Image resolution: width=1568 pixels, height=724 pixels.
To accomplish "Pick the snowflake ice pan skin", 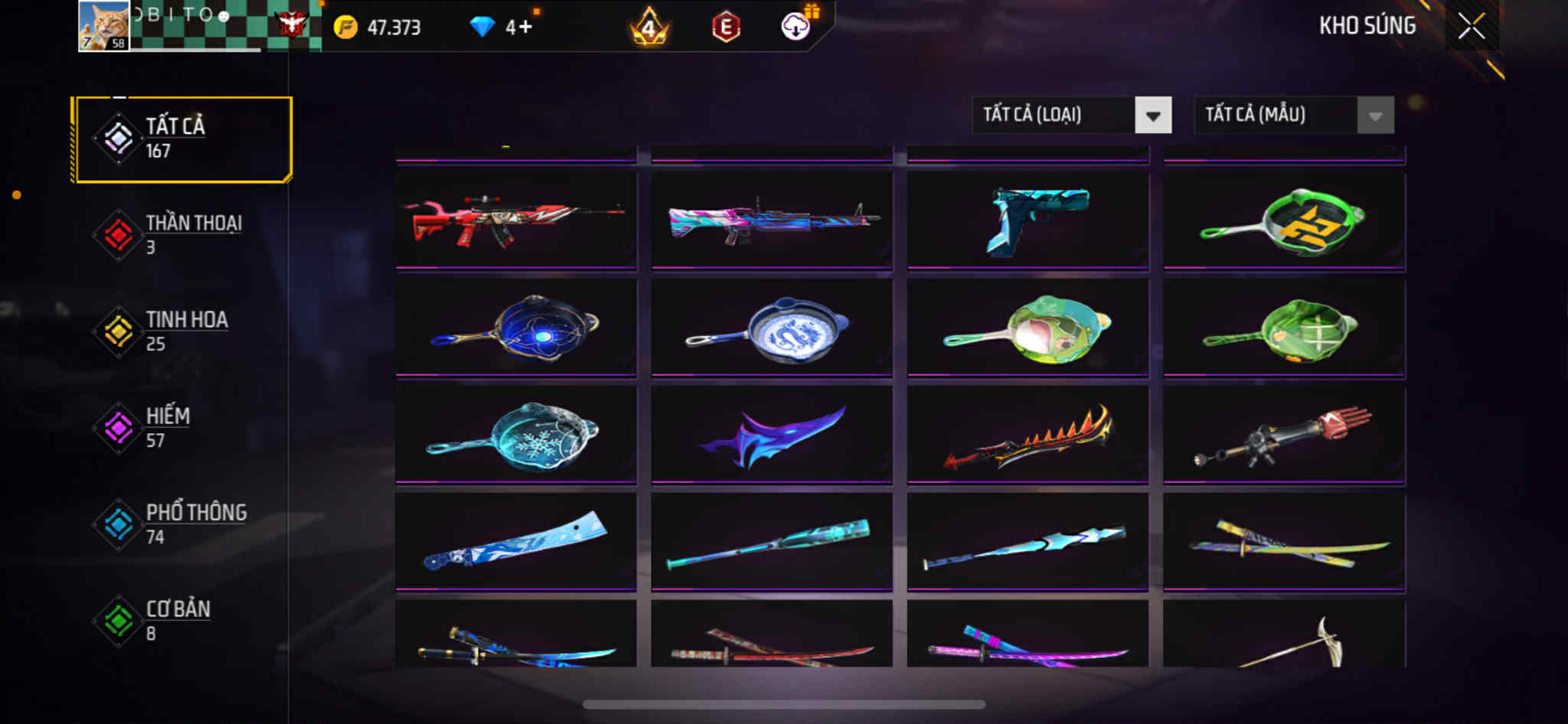I will [515, 435].
